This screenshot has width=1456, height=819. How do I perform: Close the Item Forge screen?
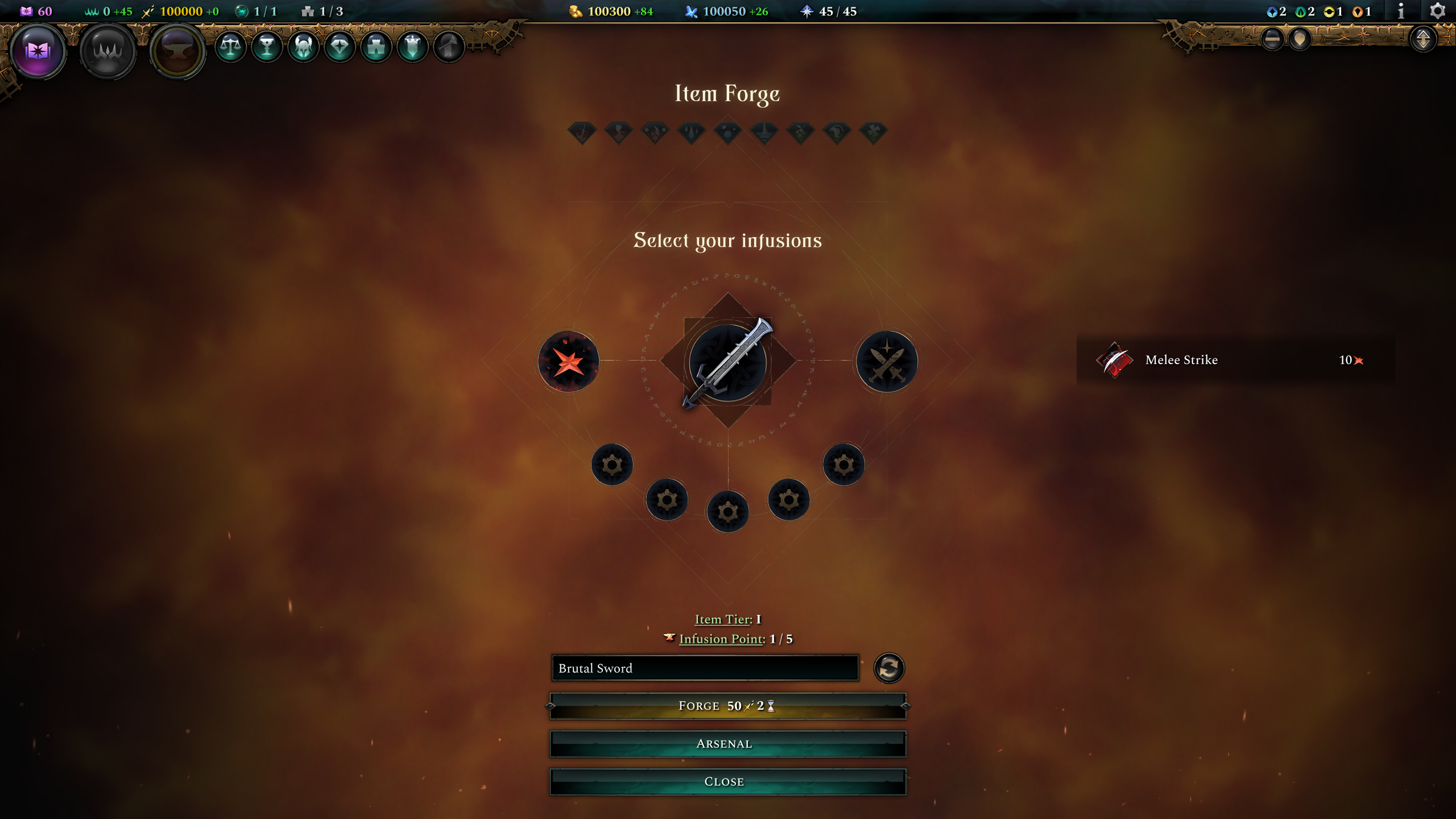(727, 781)
